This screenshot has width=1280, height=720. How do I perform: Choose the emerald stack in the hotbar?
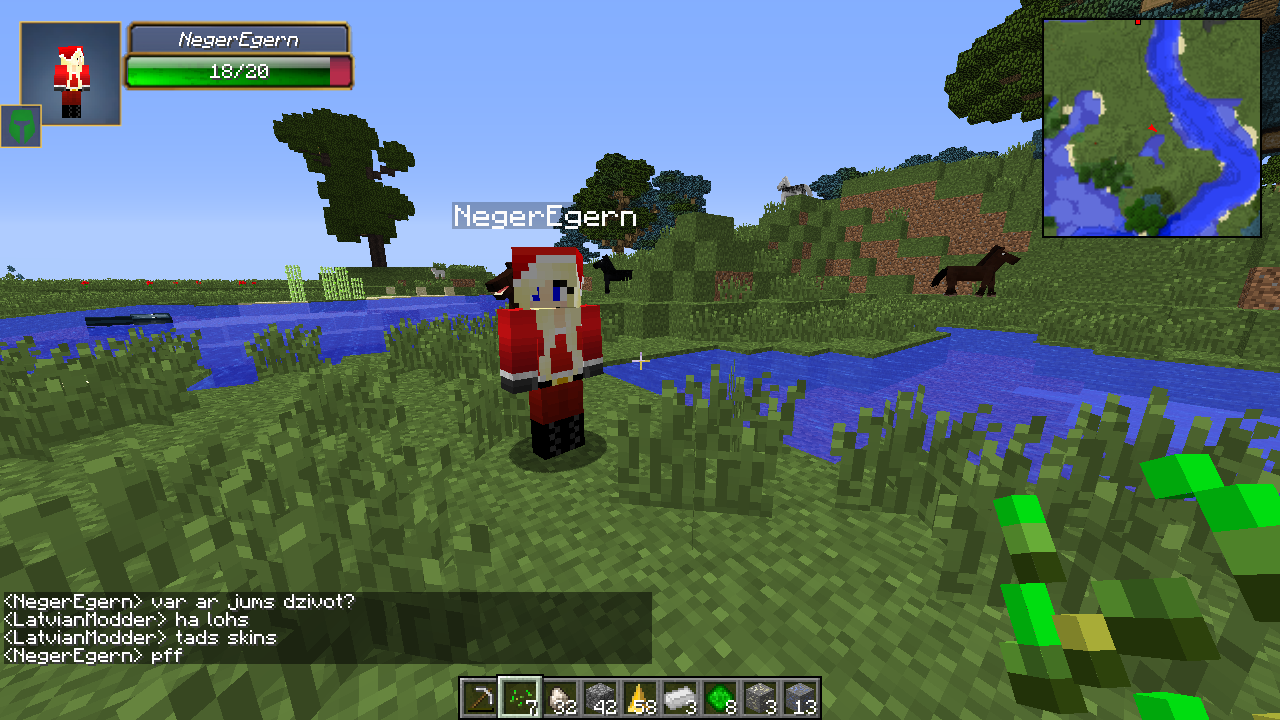[720, 697]
